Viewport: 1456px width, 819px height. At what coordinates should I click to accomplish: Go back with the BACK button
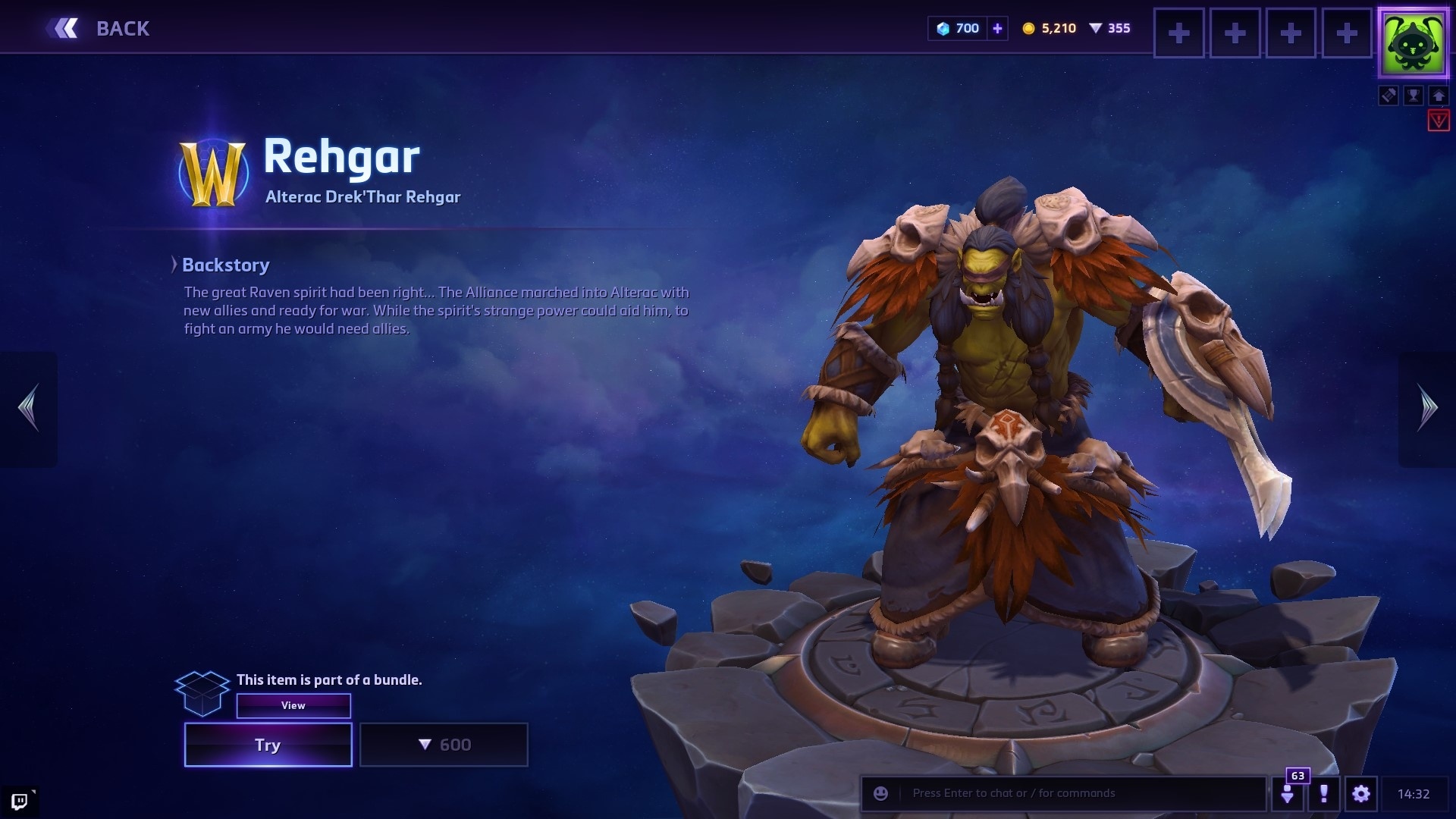pyautogui.click(x=99, y=29)
